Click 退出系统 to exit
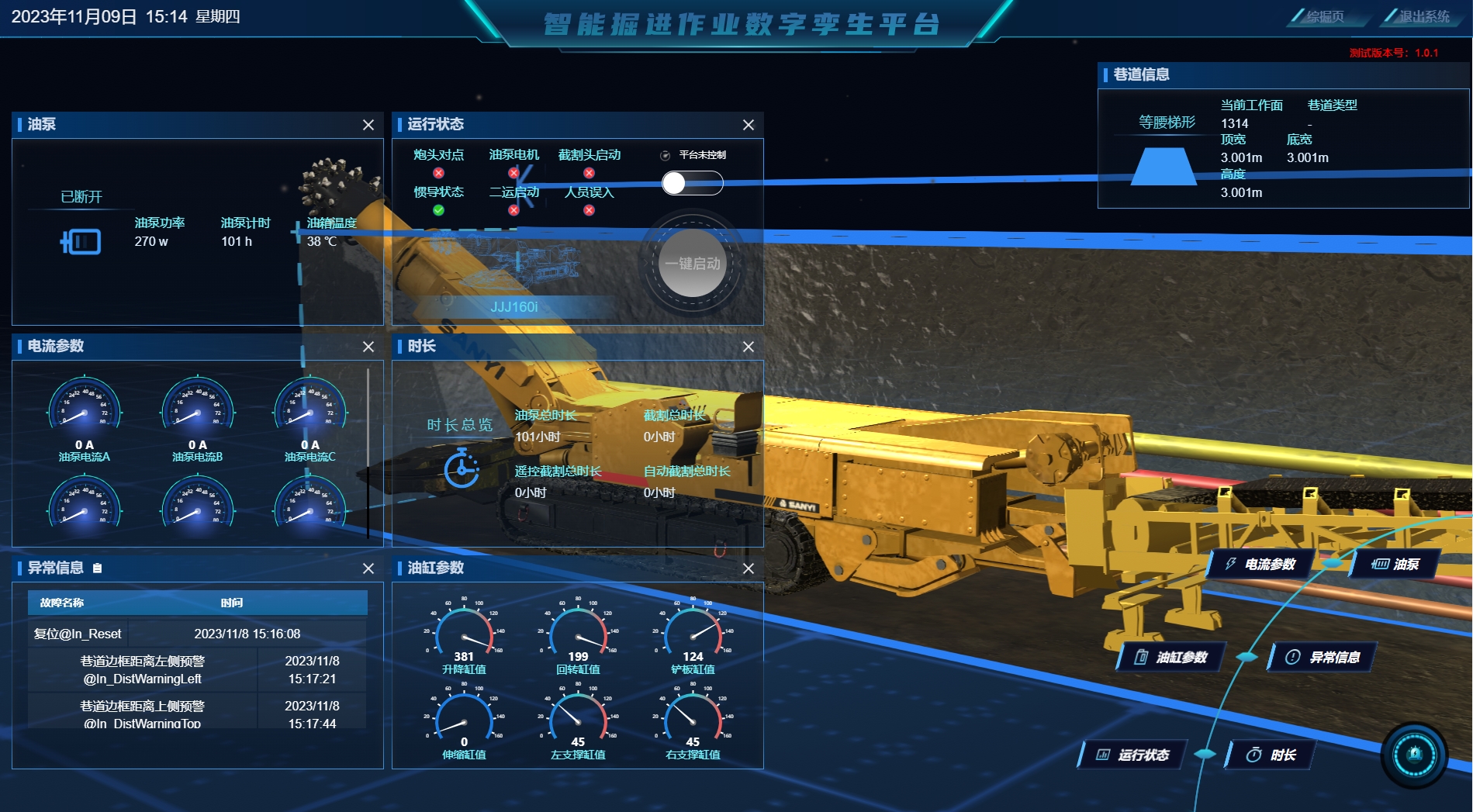This screenshot has height=812, width=1473. point(1423,16)
